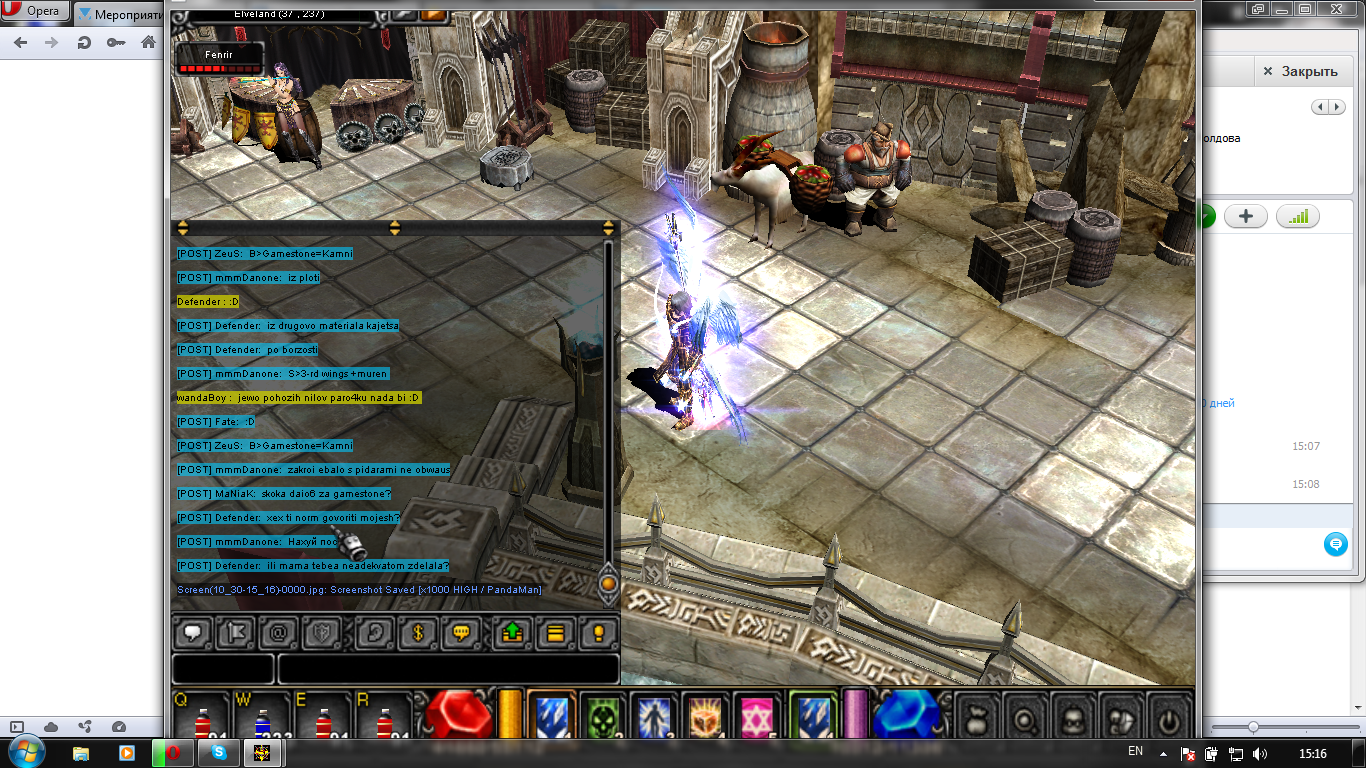
Task: Click the yellow exclamation mark button
Action: point(599,633)
